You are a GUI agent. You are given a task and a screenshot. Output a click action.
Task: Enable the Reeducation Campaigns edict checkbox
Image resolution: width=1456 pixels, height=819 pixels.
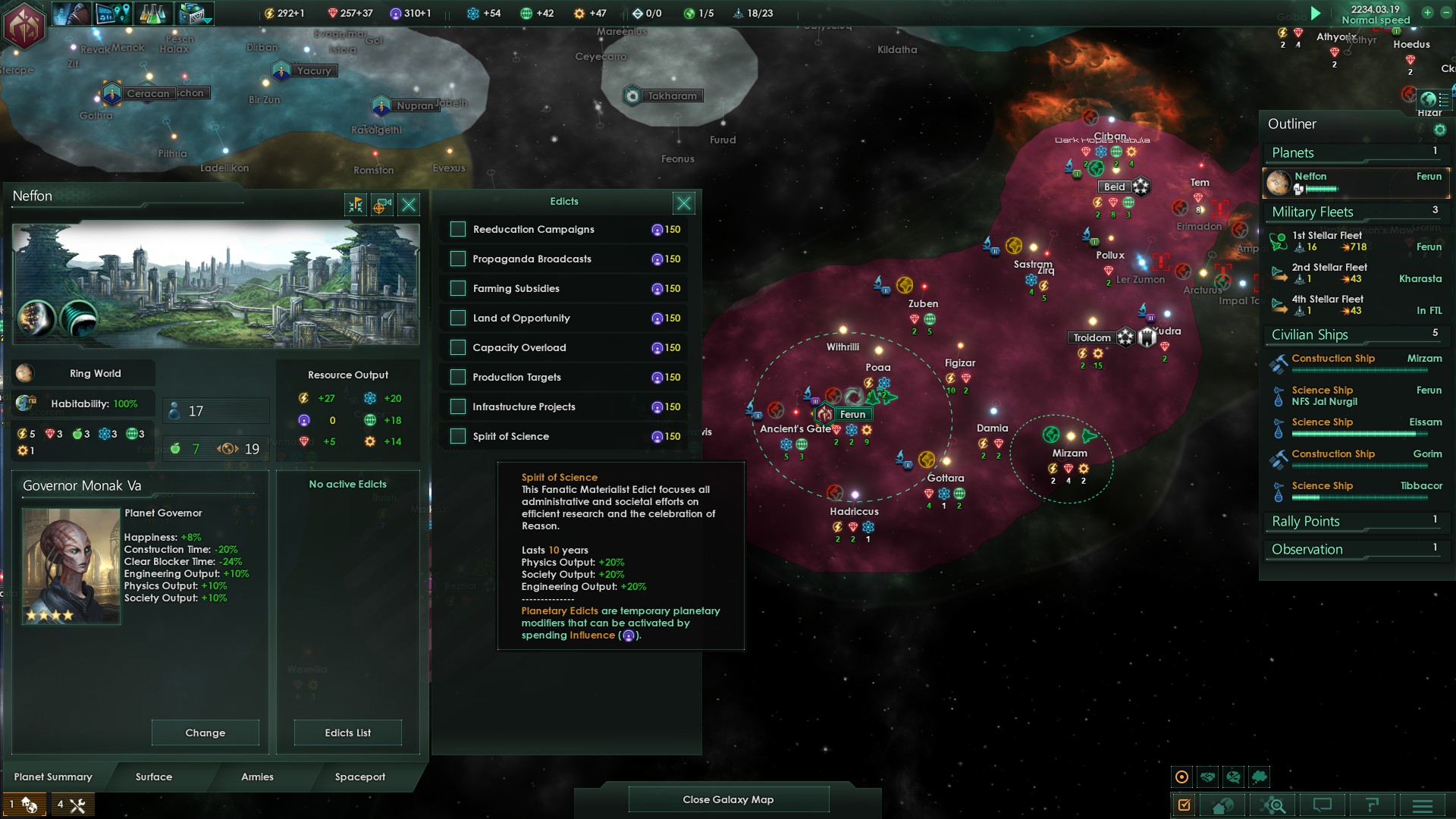click(458, 230)
